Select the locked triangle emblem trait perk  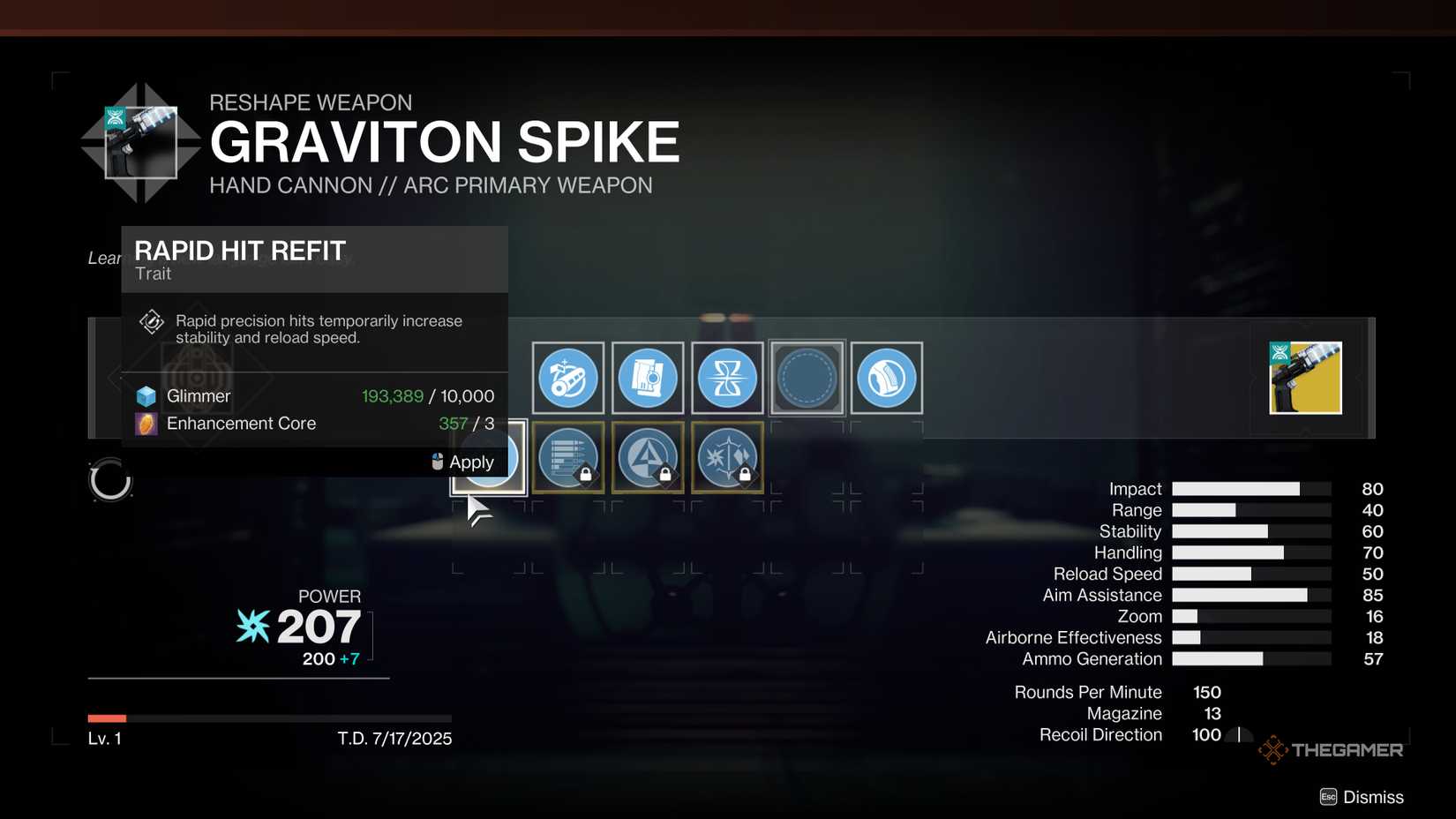pos(648,457)
